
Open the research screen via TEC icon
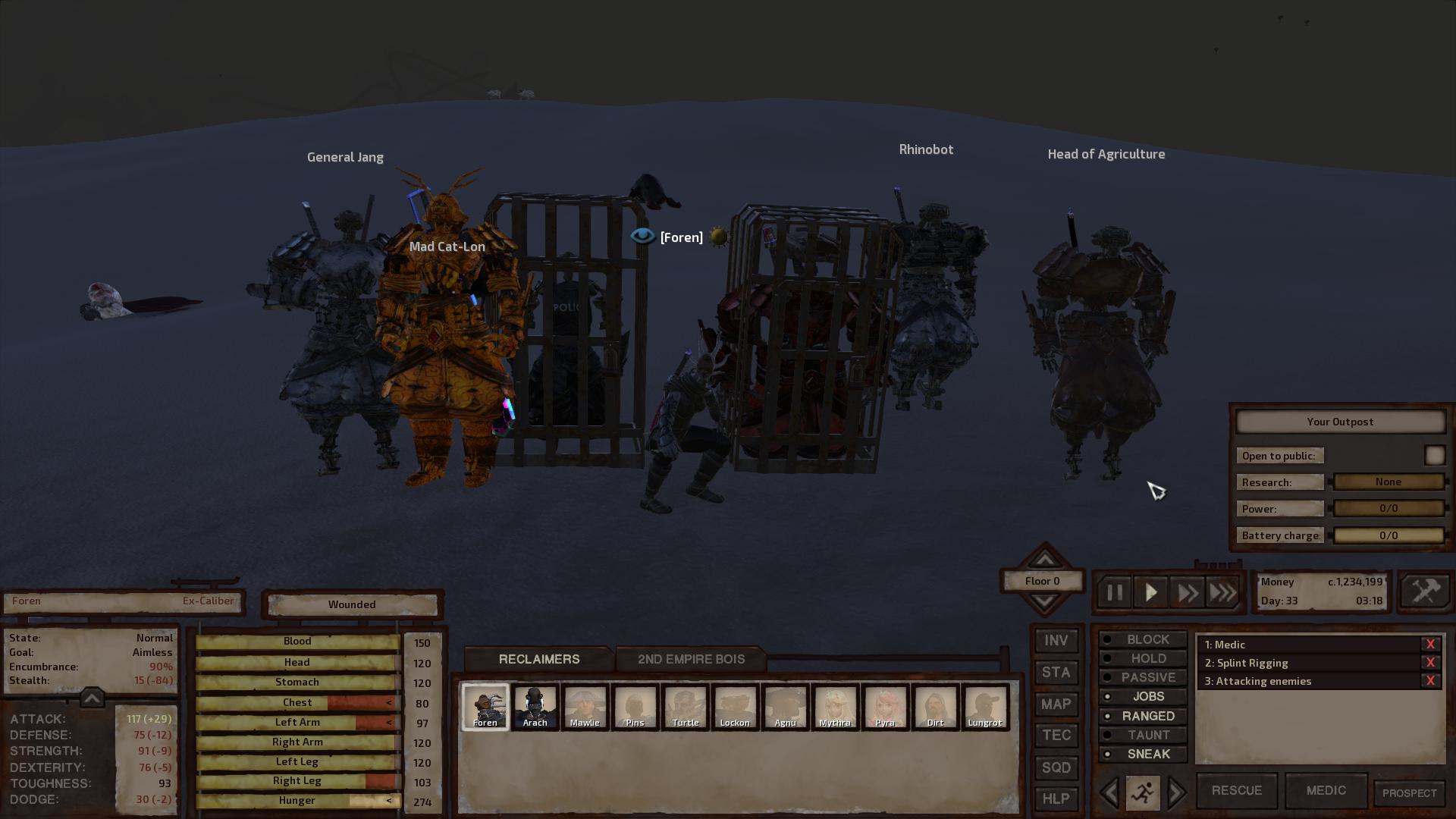tap(1056, 736)
